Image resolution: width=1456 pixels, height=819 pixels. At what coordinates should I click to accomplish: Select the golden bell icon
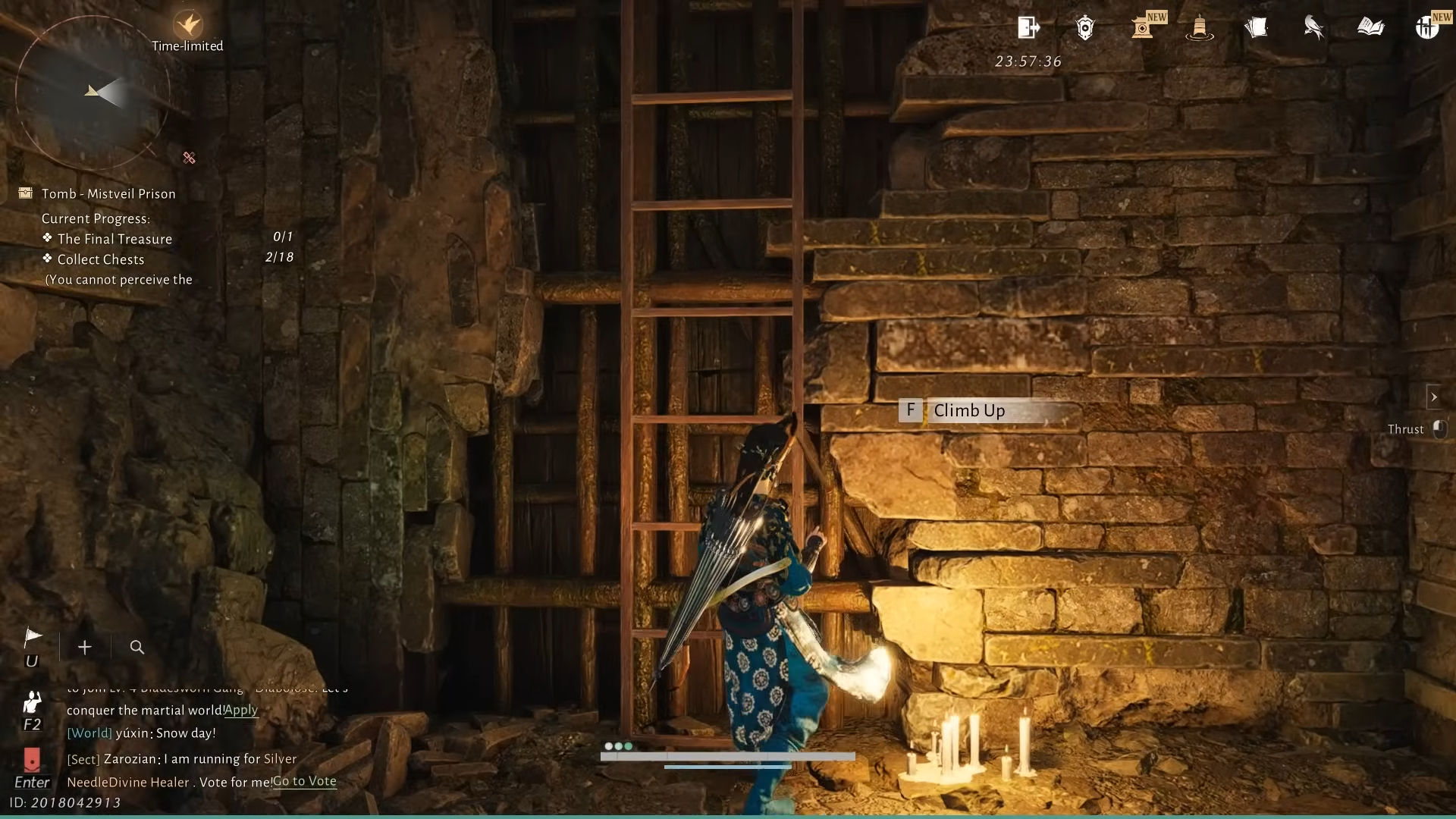1199,28
